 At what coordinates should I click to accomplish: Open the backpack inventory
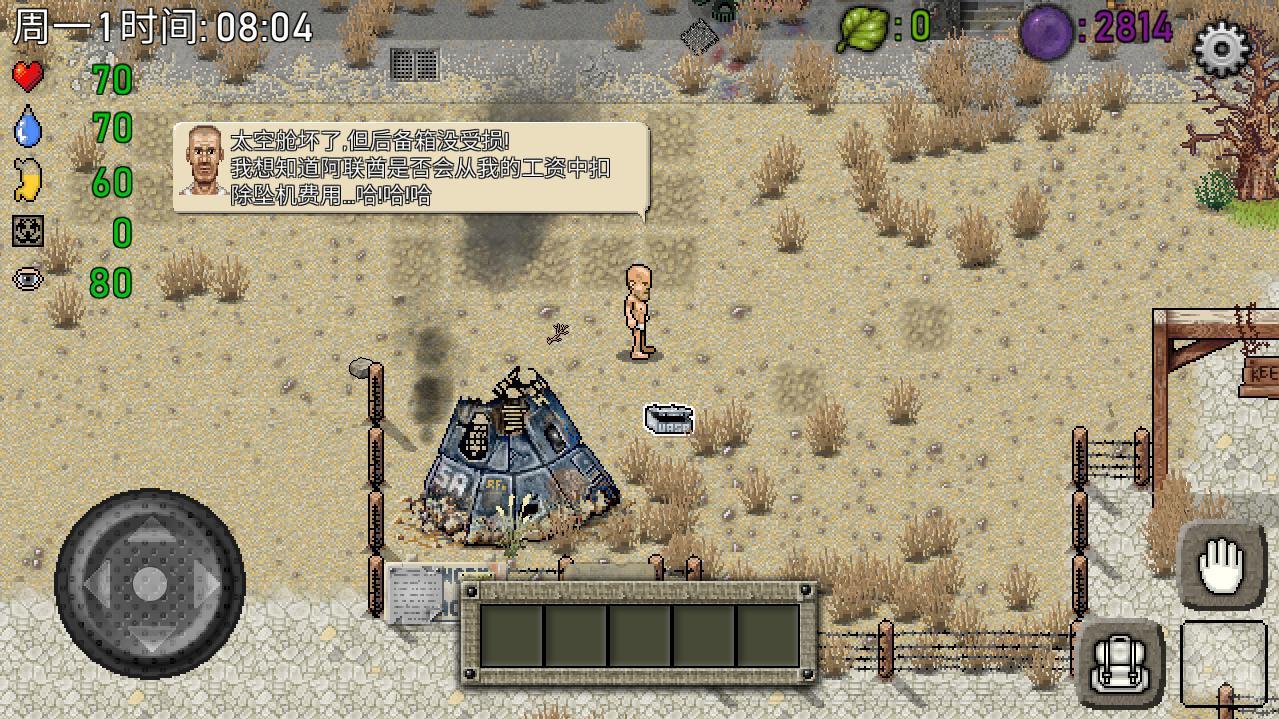tap(1121, 663)
